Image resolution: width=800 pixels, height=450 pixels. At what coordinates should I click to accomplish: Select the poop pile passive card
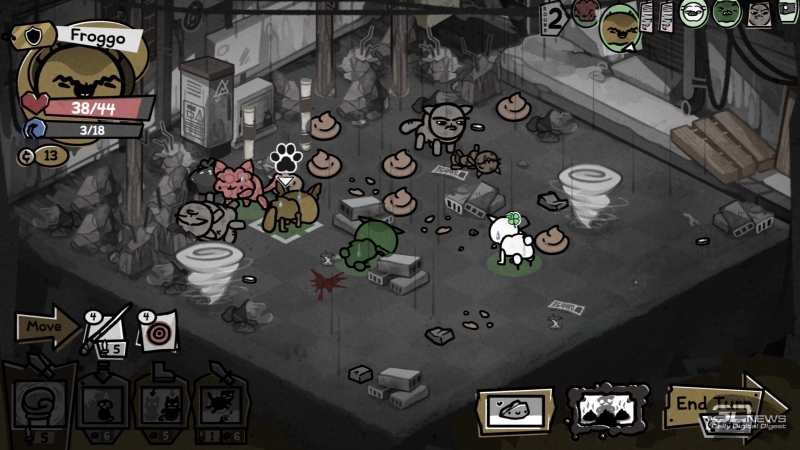click(609, 407)
